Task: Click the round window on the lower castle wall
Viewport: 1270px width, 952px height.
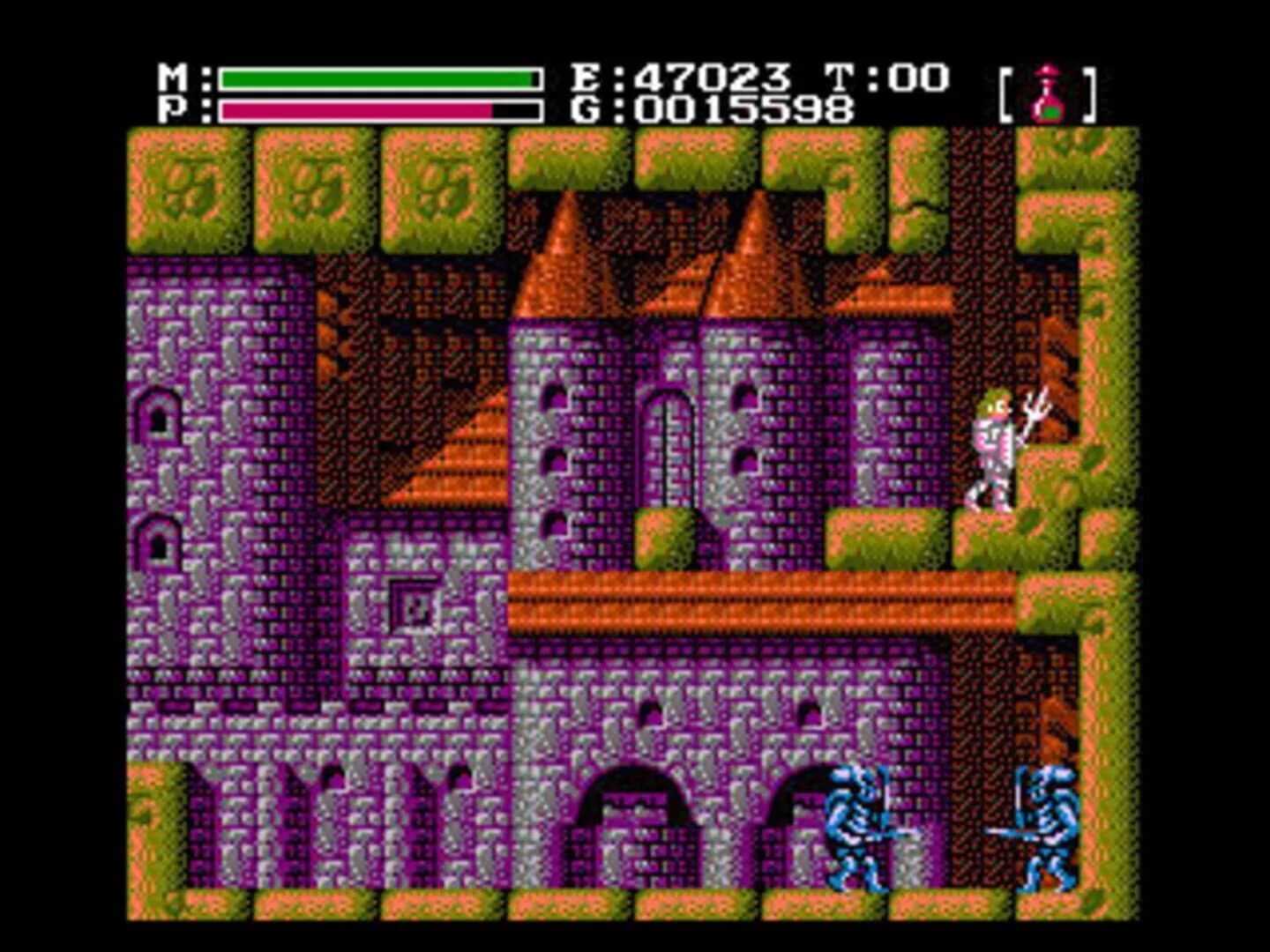Action: click(x=653, y=710)
